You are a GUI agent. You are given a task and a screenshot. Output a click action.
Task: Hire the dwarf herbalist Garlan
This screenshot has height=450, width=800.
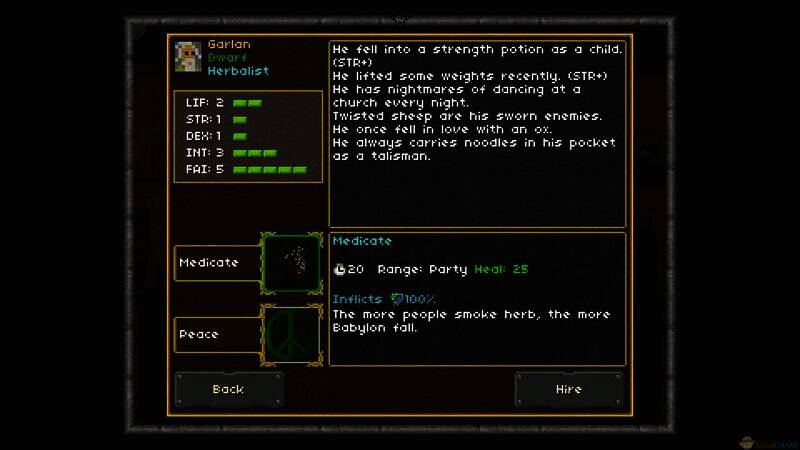(x=568, y=389)
